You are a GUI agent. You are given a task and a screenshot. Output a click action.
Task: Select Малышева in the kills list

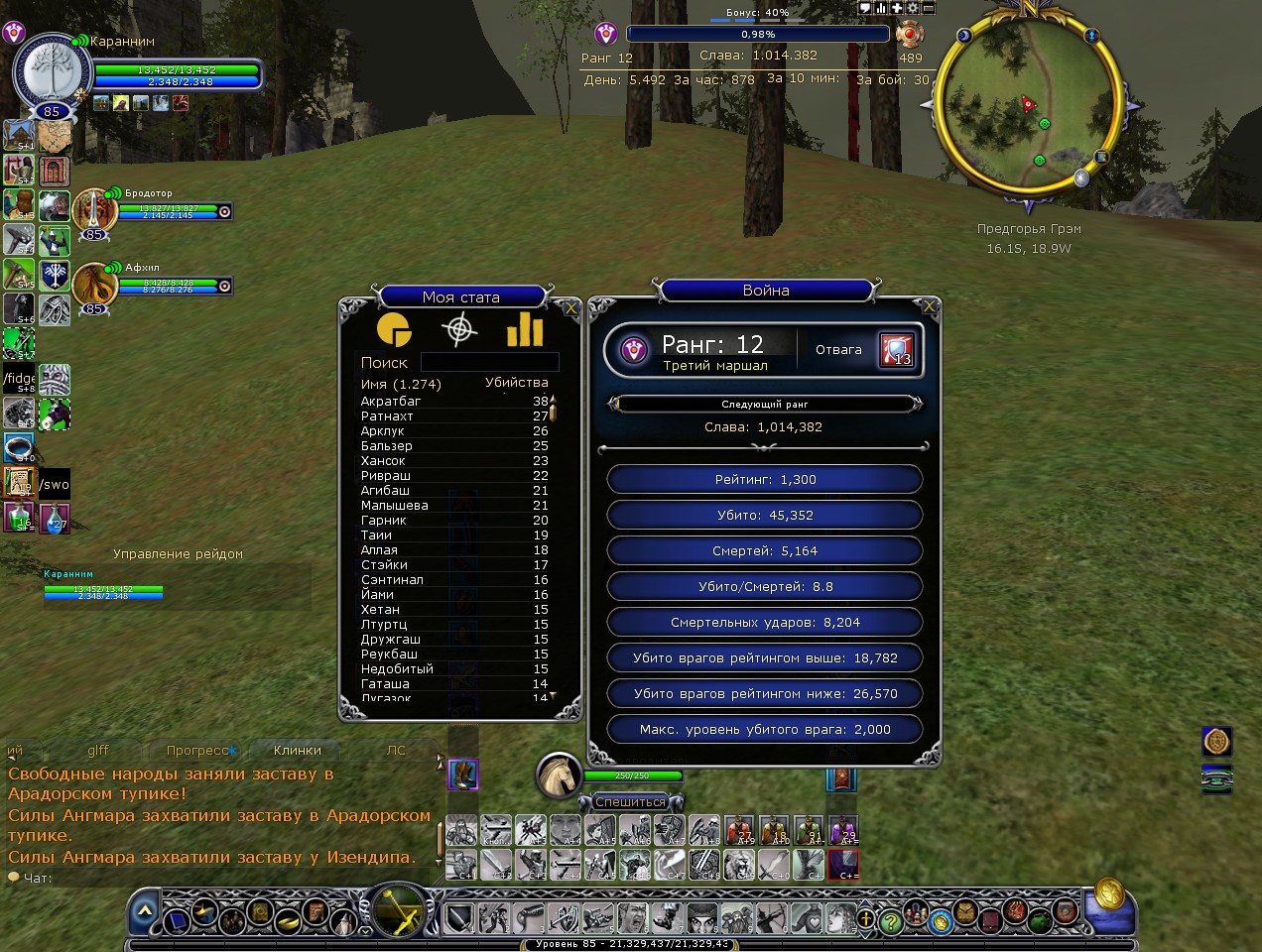click(x=395, y=506)
